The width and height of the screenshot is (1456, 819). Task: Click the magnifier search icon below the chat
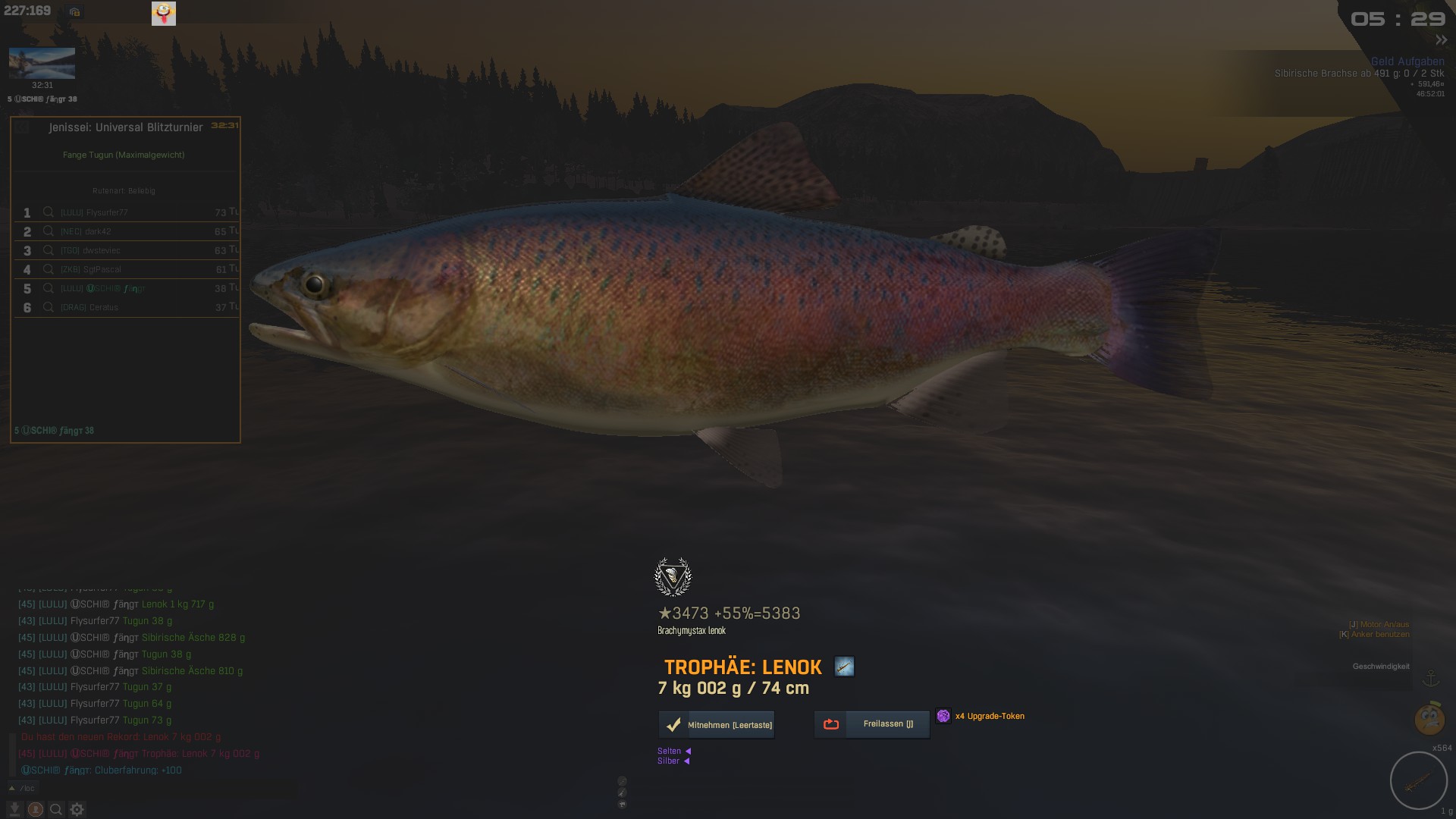tap(56, 809)
